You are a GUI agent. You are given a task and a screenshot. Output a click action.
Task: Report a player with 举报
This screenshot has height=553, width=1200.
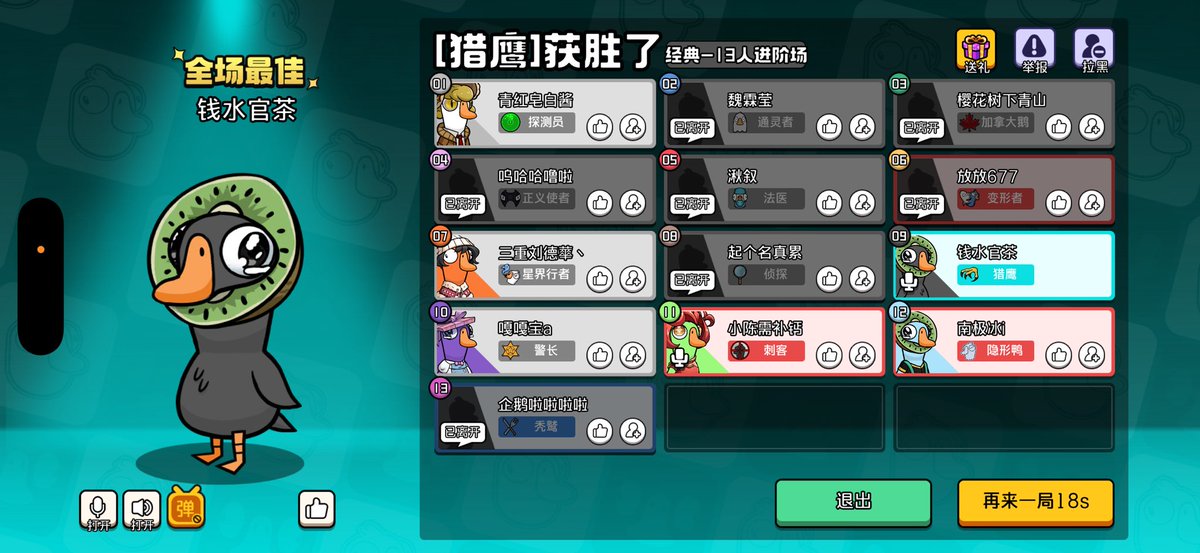click(1034, 51)
